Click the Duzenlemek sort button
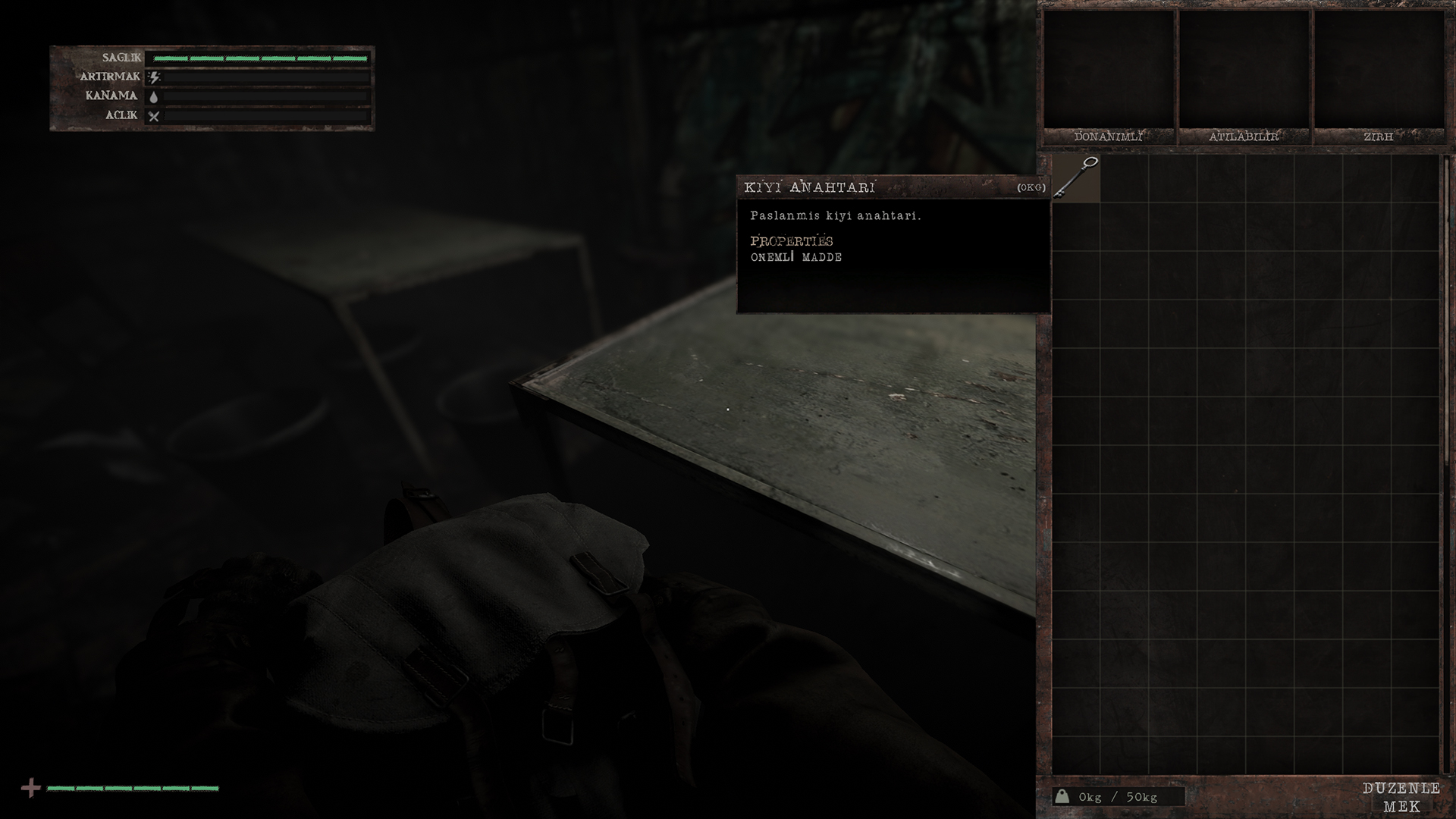 [1401, 797]
